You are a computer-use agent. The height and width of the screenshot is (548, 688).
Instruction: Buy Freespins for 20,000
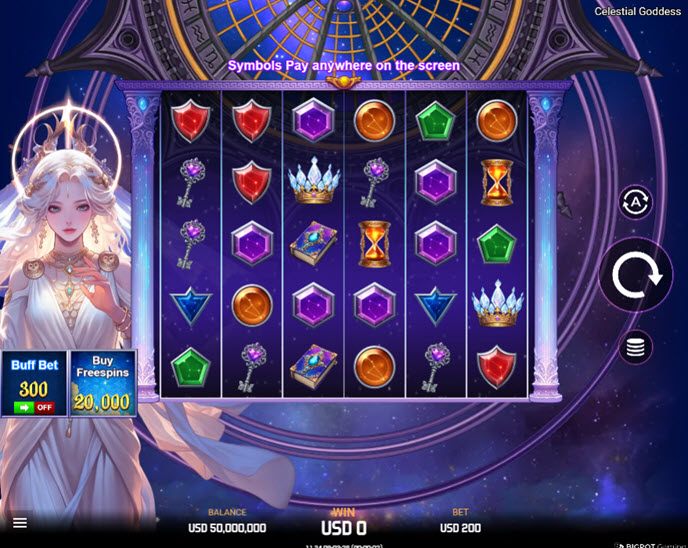point(103,383)
